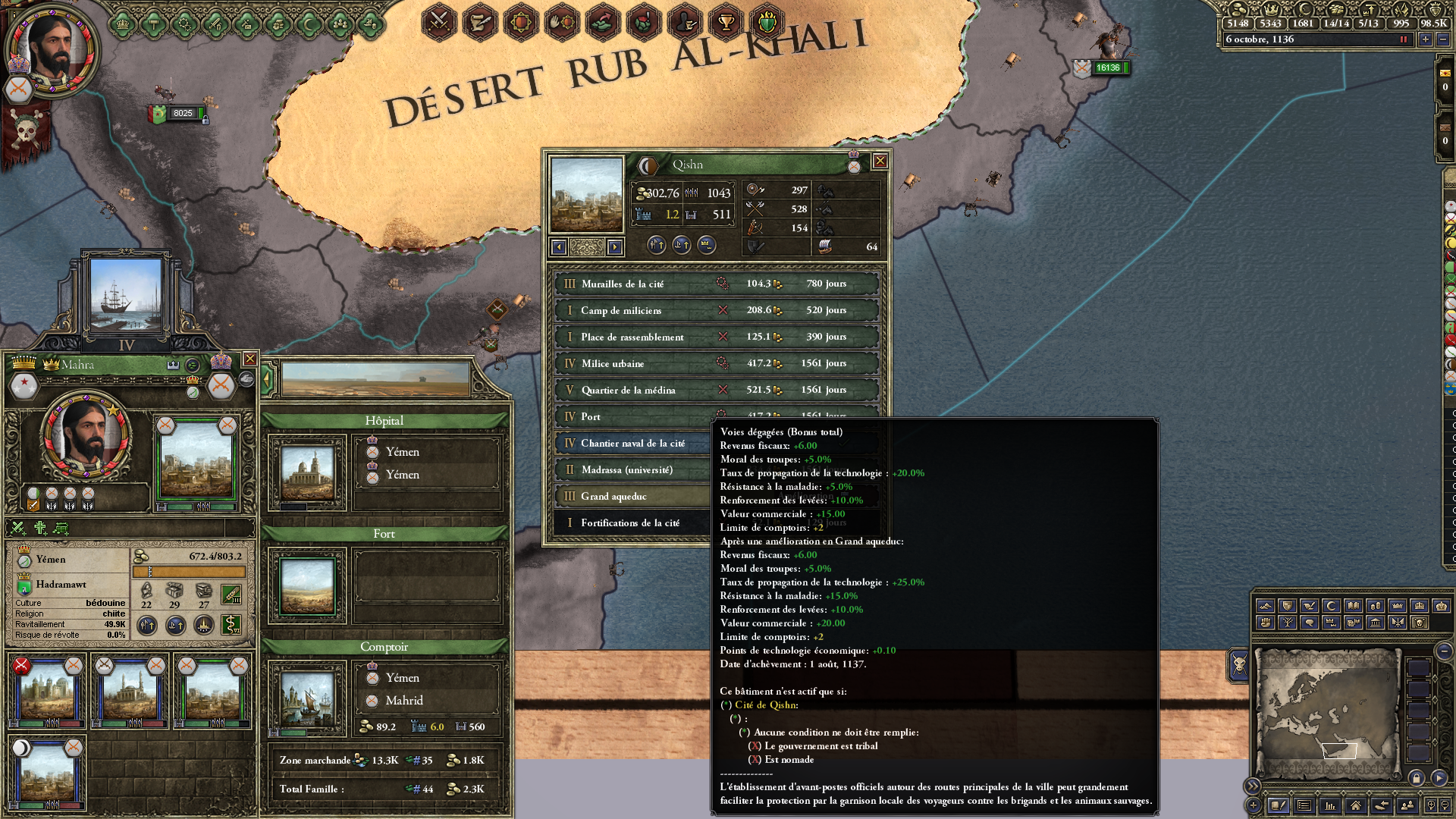Collapse the Hôpital side panel with its chevron
The image size is (1456, 819).
(x=268, y=377)
